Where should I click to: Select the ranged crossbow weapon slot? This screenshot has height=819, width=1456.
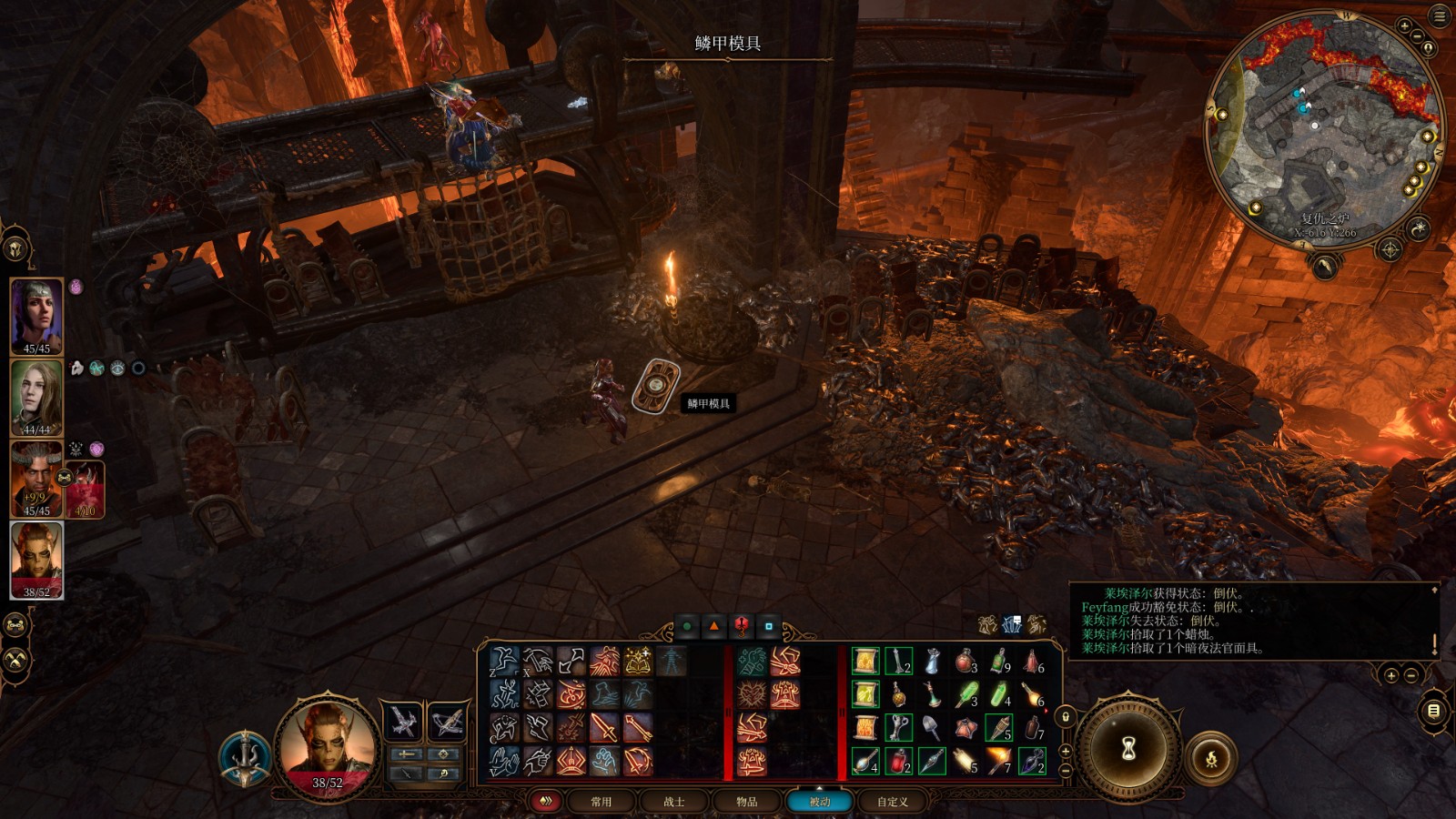tap(447, 722)
